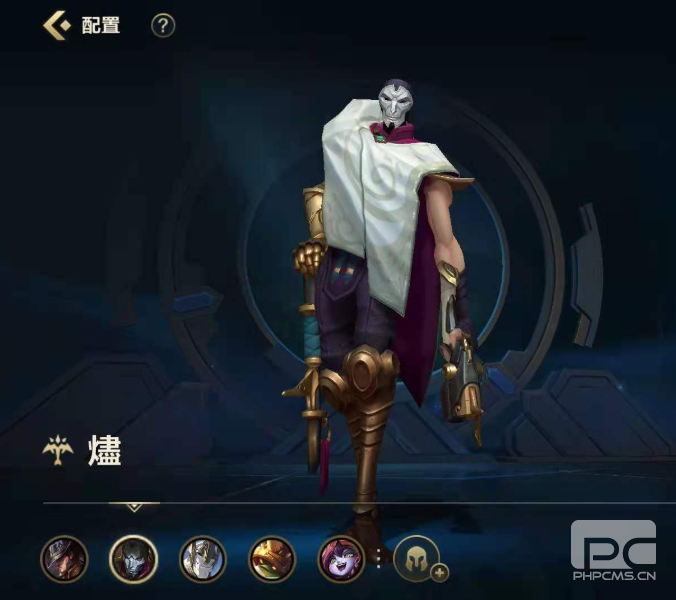Choose the masked Jhin champion portrait
This screenshot has width=676, height=600.
pyautogui.click(x=133, y=559)
